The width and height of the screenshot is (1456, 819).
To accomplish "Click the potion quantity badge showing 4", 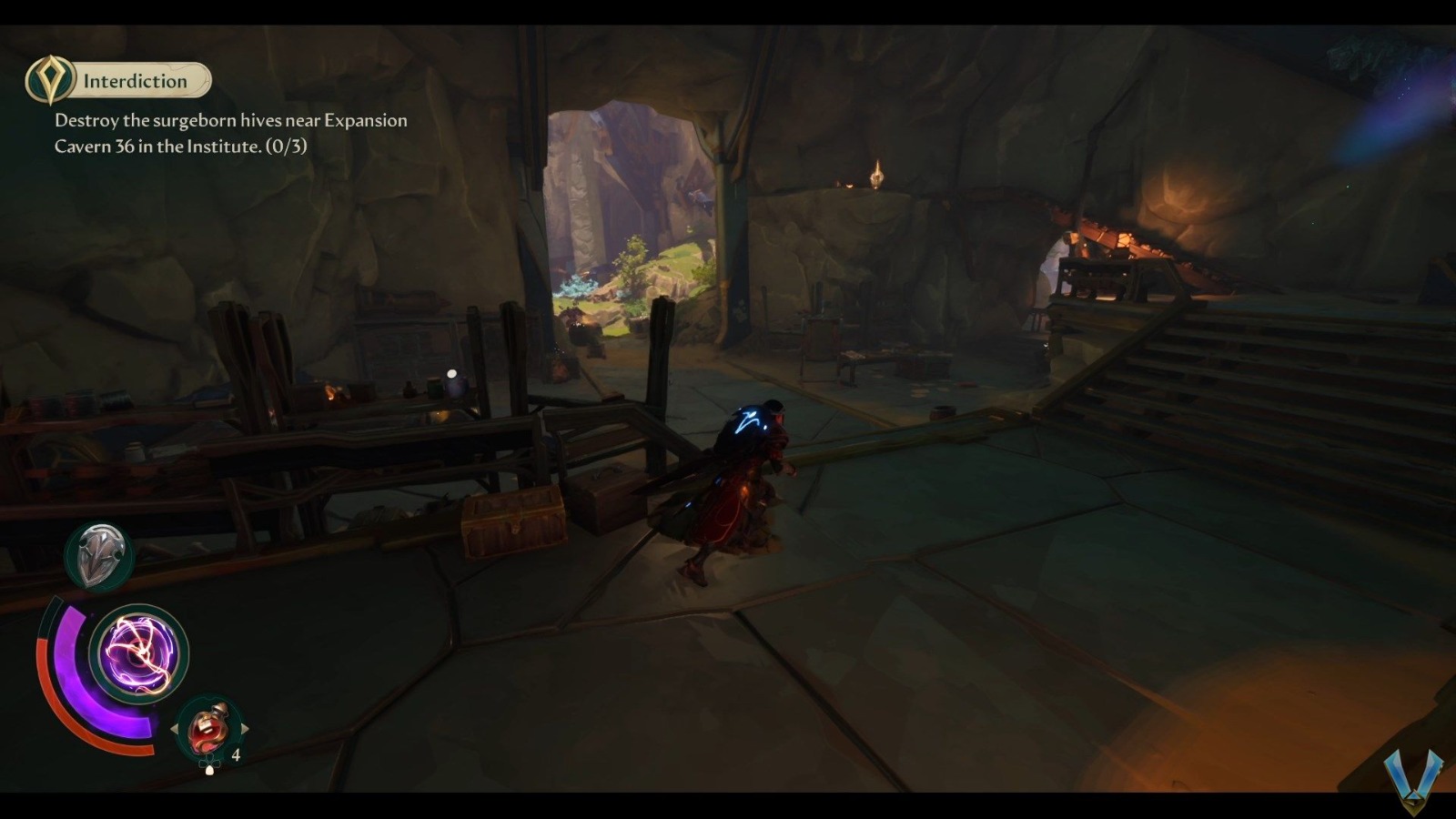I will (235, 754).
